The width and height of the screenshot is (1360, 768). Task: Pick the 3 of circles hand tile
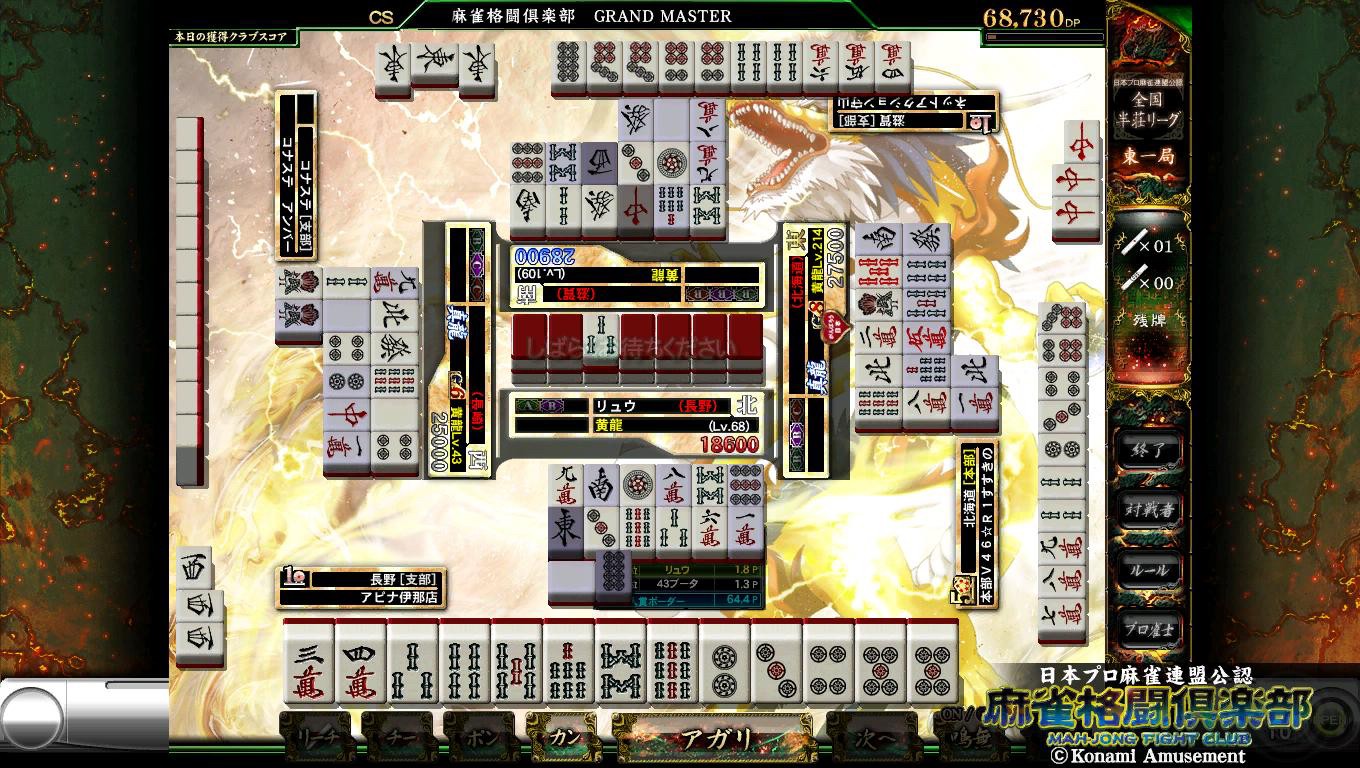(777, 663)
